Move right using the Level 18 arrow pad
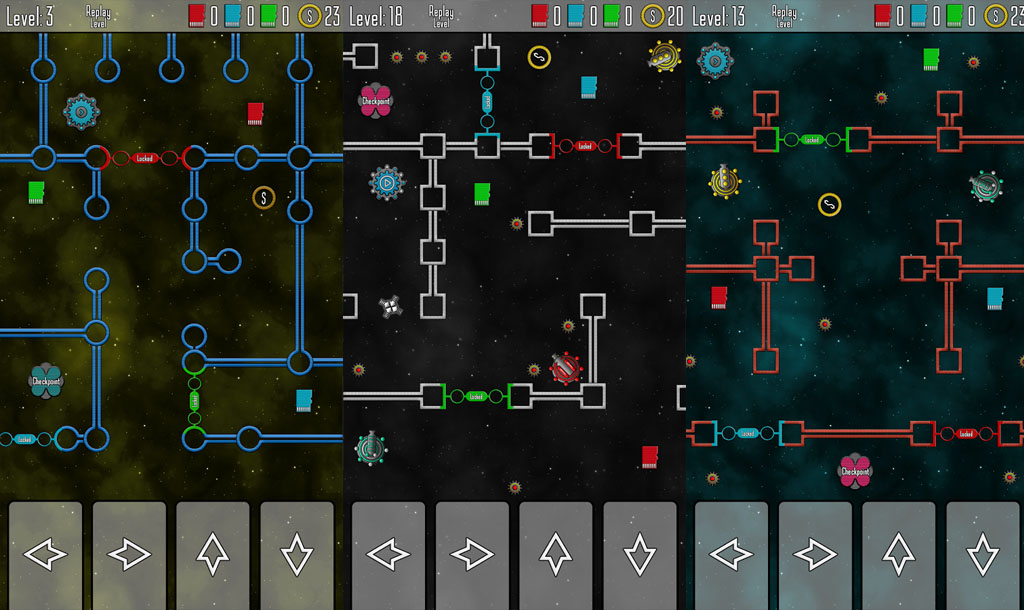The width and height of the screenshot is (1024, 610). click(472, 553)
